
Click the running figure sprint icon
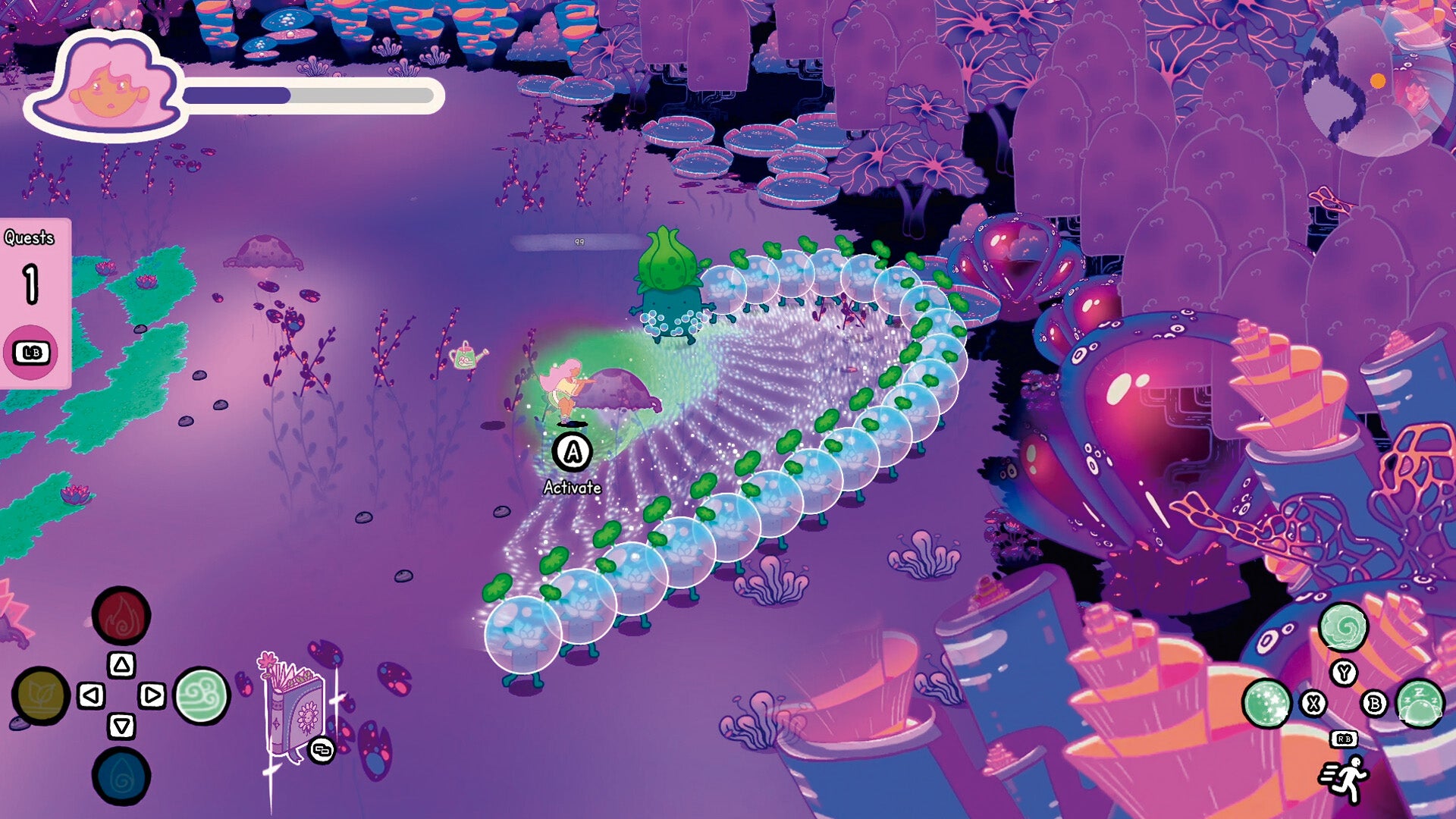(1345, 780)
